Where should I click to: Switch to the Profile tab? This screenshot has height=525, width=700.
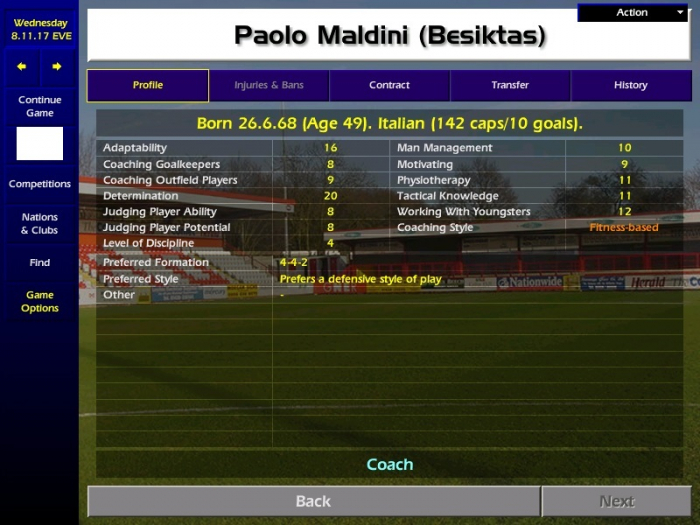click(x=148, y=85)
